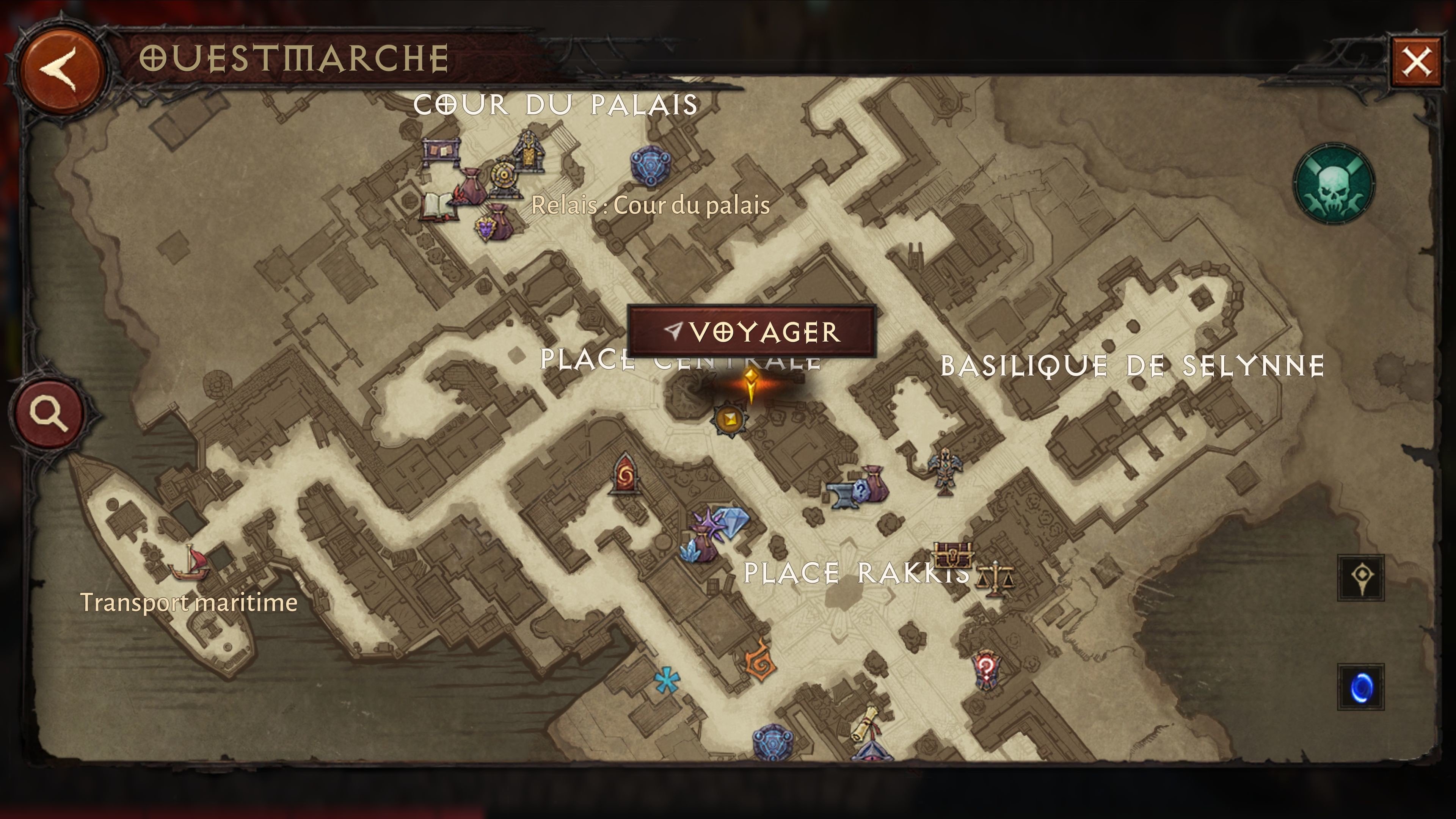1456x819 pixels.
Task: Click the Voyager travel button
Action: 752,332
